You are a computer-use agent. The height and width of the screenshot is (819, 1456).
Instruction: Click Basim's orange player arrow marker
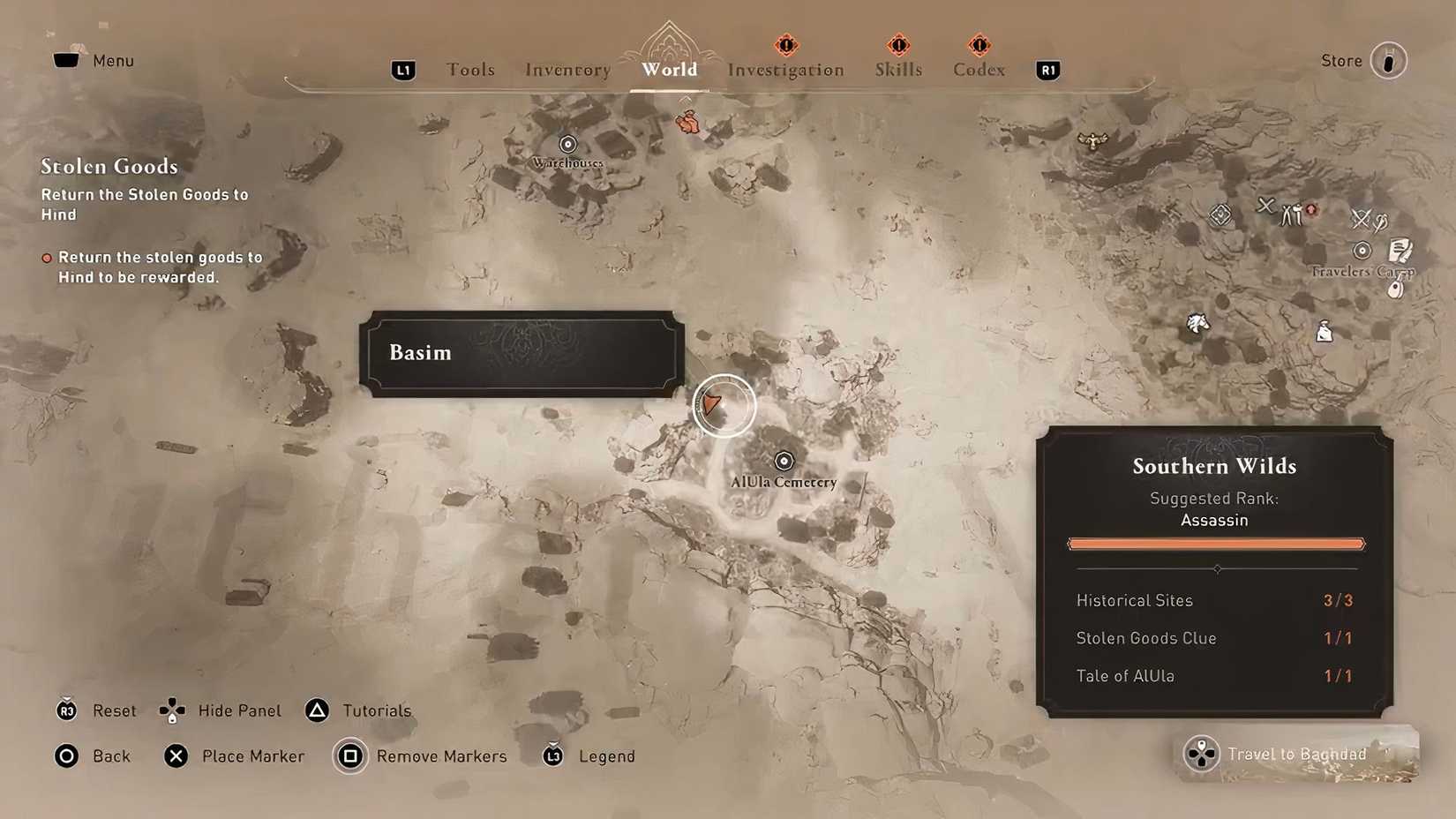pyautogui.click(x=715, y=405)
